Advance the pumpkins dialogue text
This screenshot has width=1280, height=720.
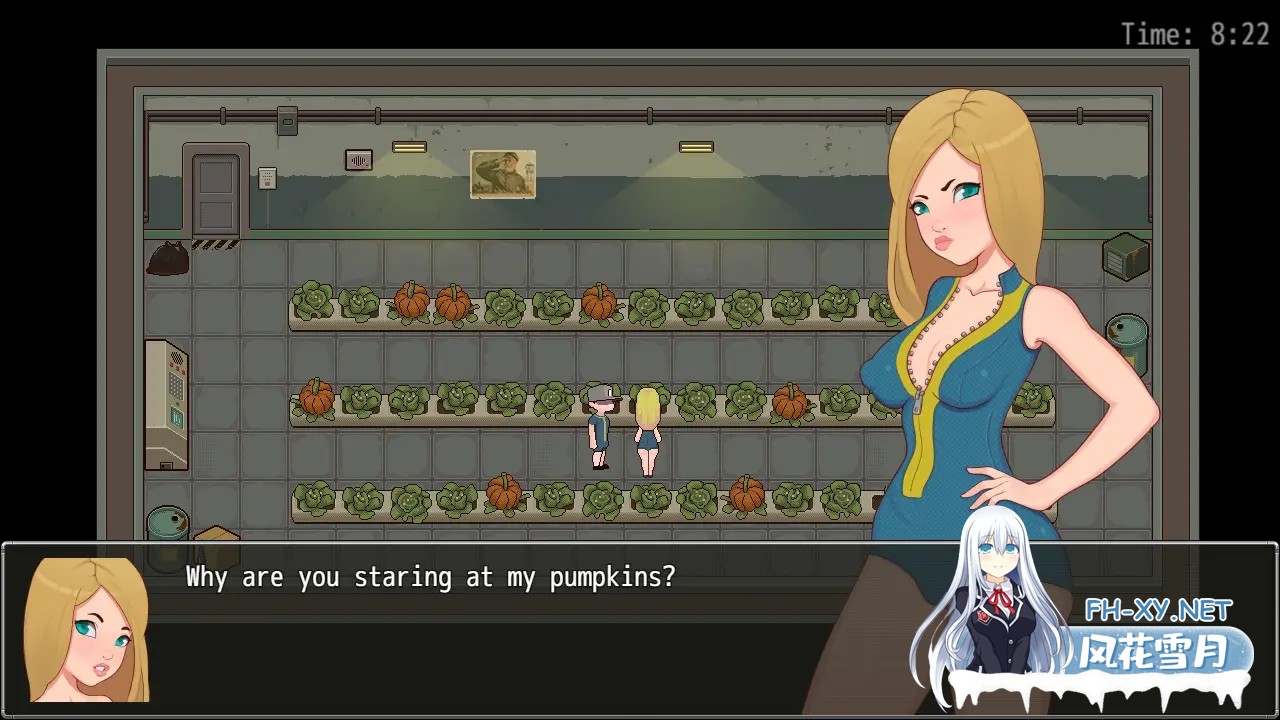[x=430, y=577]
